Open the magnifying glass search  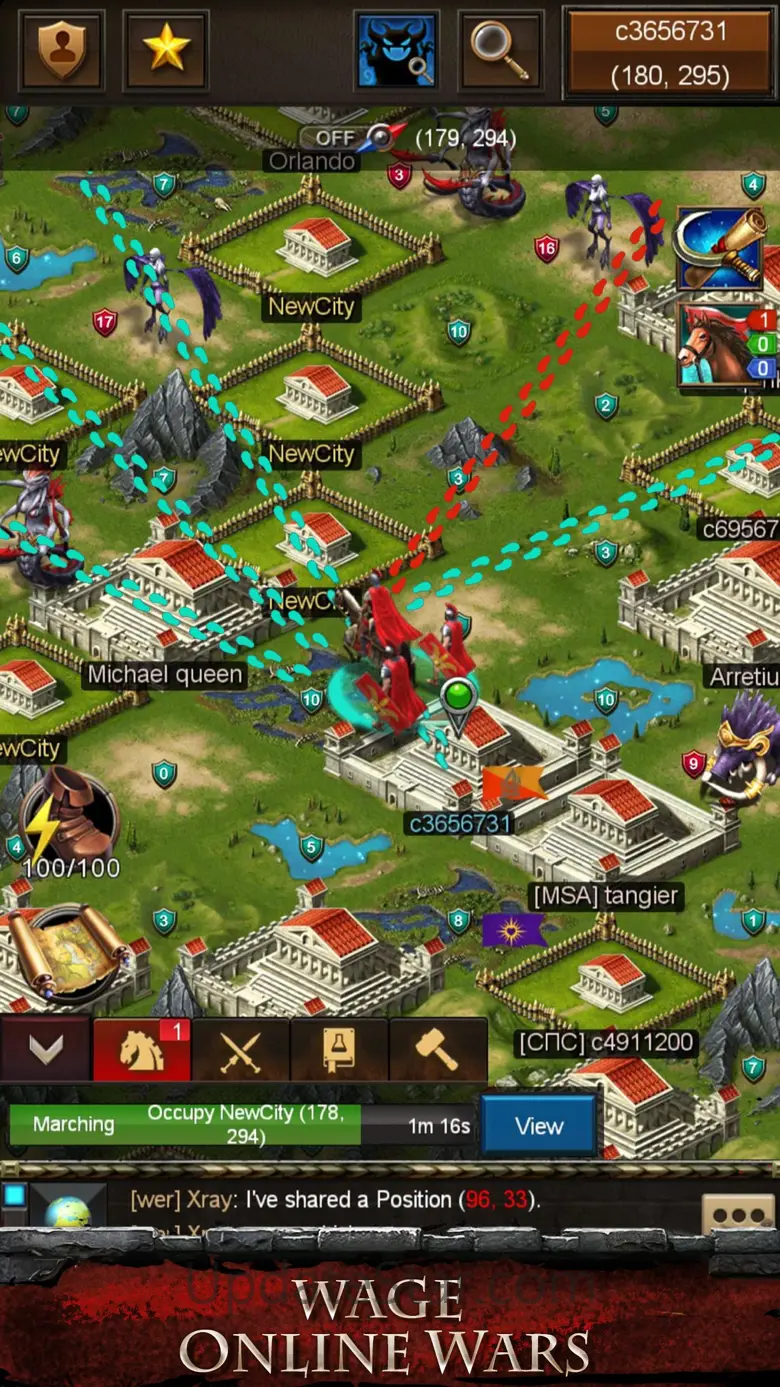[x=500, y=49]
